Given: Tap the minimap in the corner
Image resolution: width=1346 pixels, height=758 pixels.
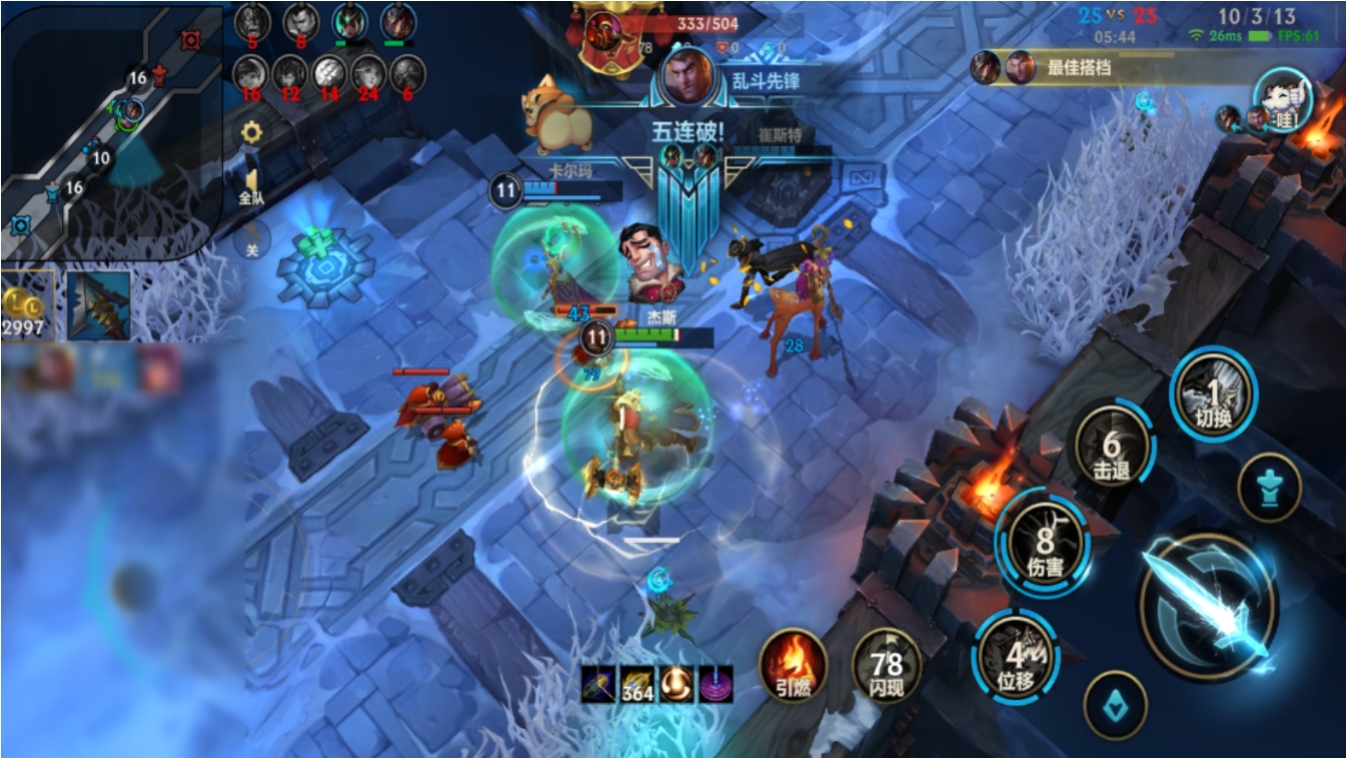Looking at the screenshot, I should click(x=110, y=130).
